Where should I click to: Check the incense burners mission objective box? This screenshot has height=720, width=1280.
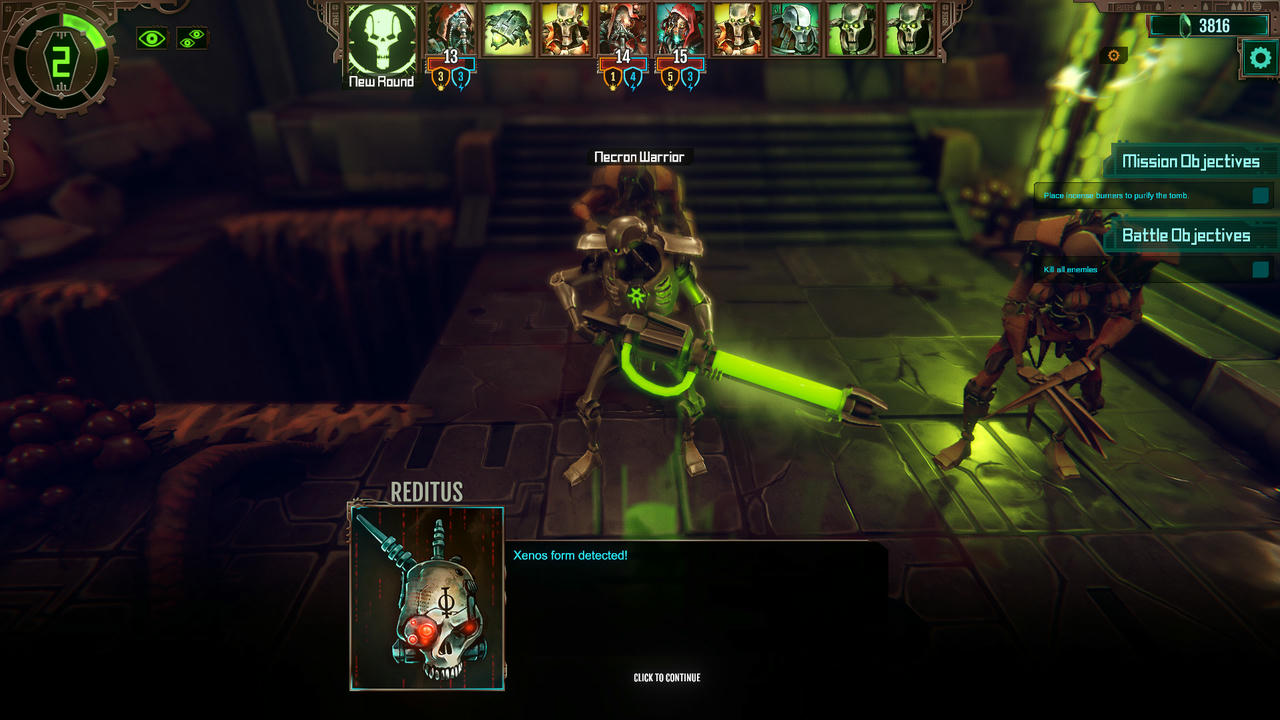click(x=1259, y=196)
